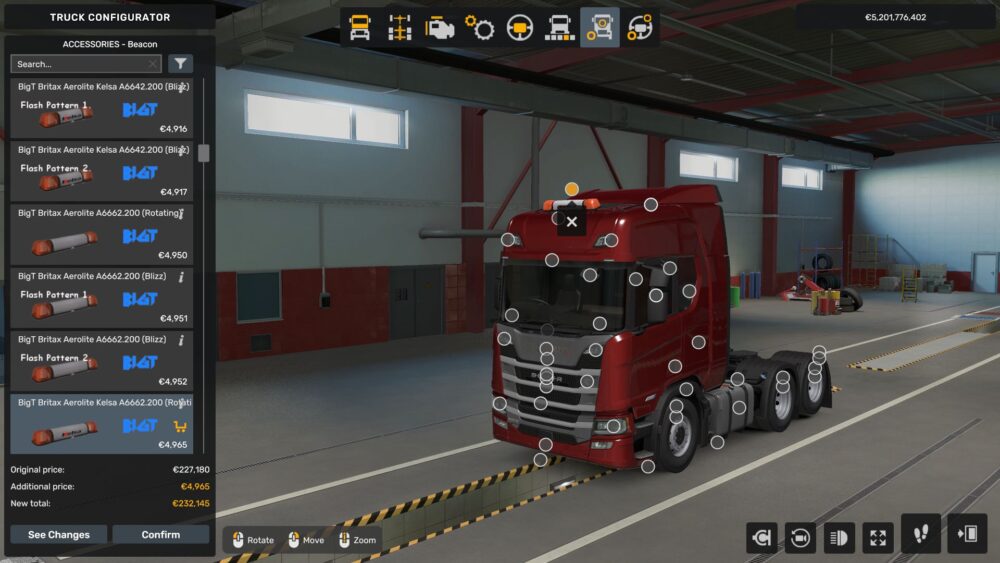The image size is (1000, 563).
Task: Switch to the engine category tab
Action: coord(440,28)
